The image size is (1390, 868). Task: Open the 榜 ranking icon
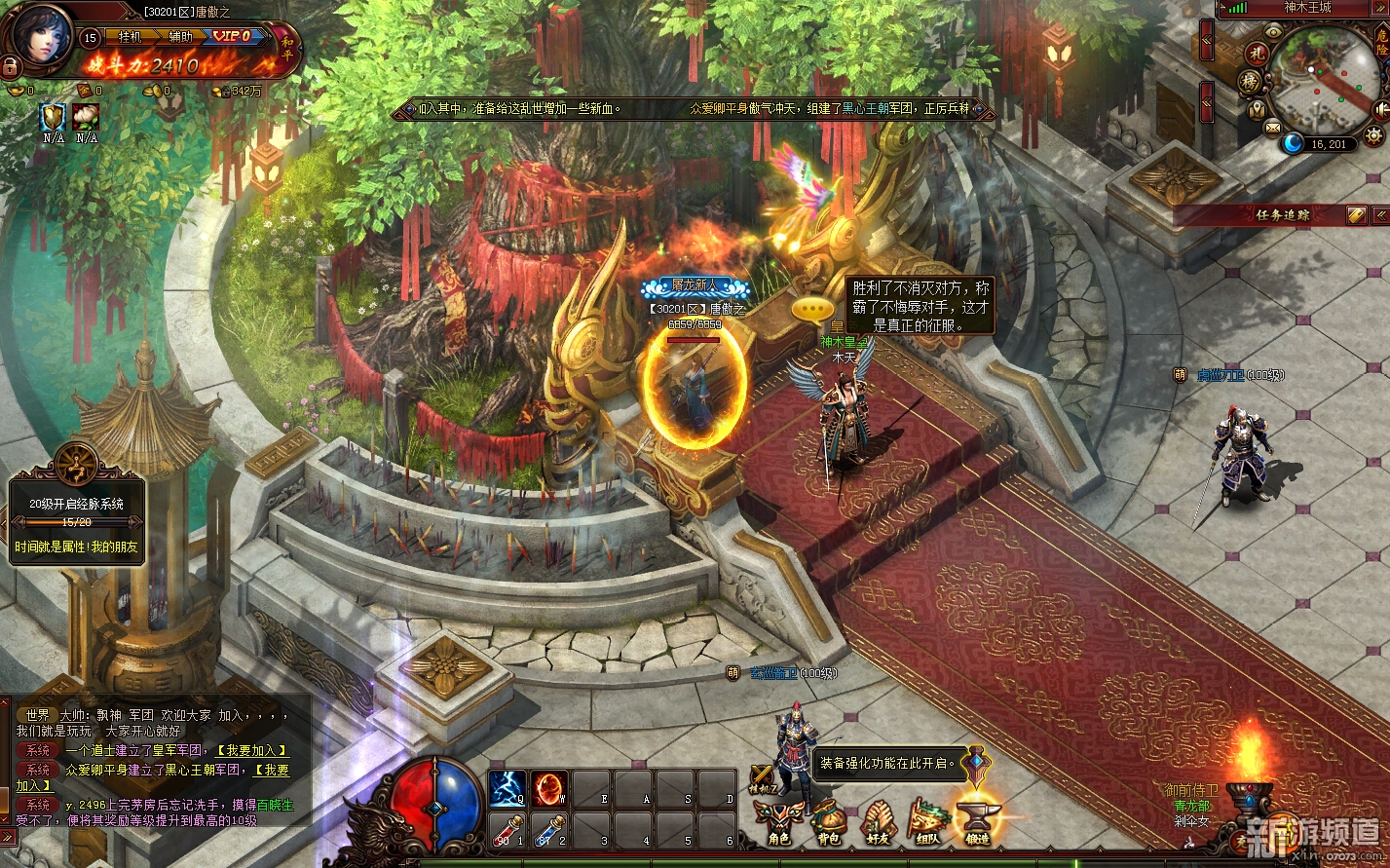1251,83
